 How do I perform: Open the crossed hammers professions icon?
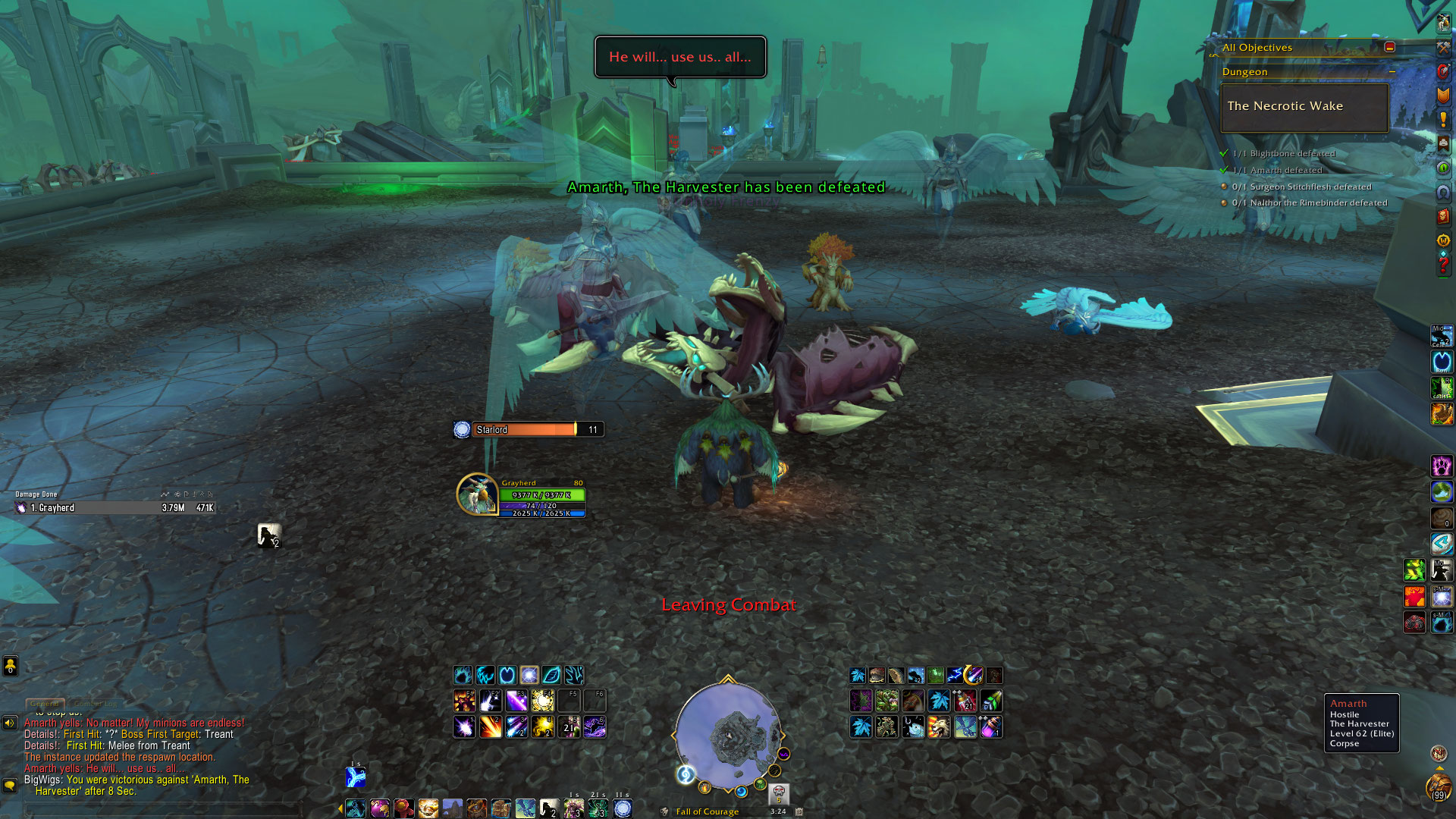[1442, 48]
